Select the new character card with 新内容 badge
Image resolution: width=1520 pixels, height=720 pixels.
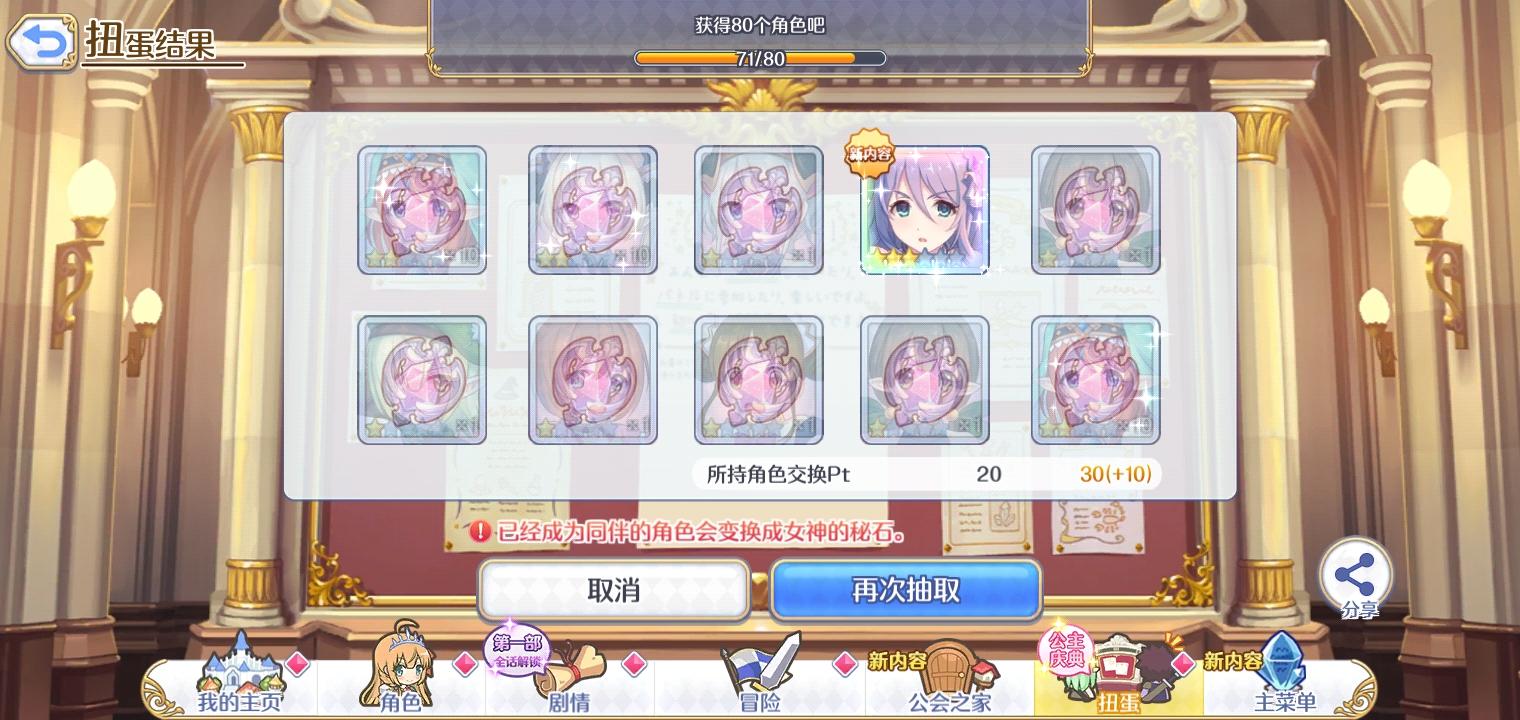pyautogui.click(x=924, y=209)
